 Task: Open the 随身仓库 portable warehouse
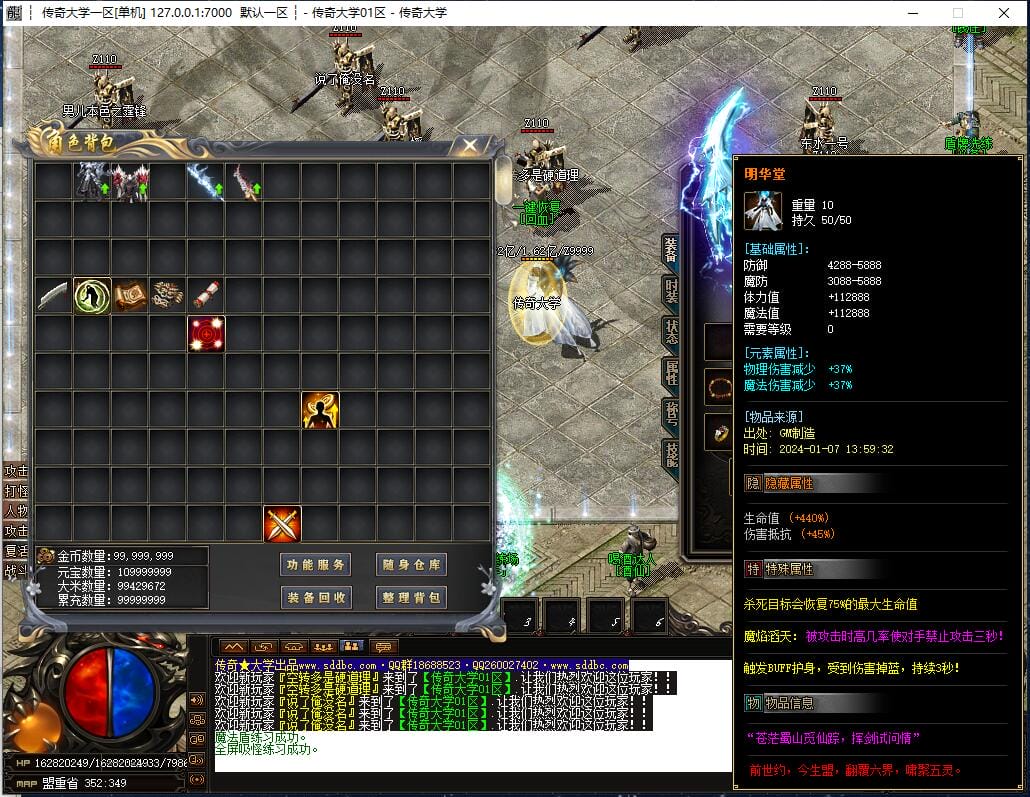click(411, 565)
